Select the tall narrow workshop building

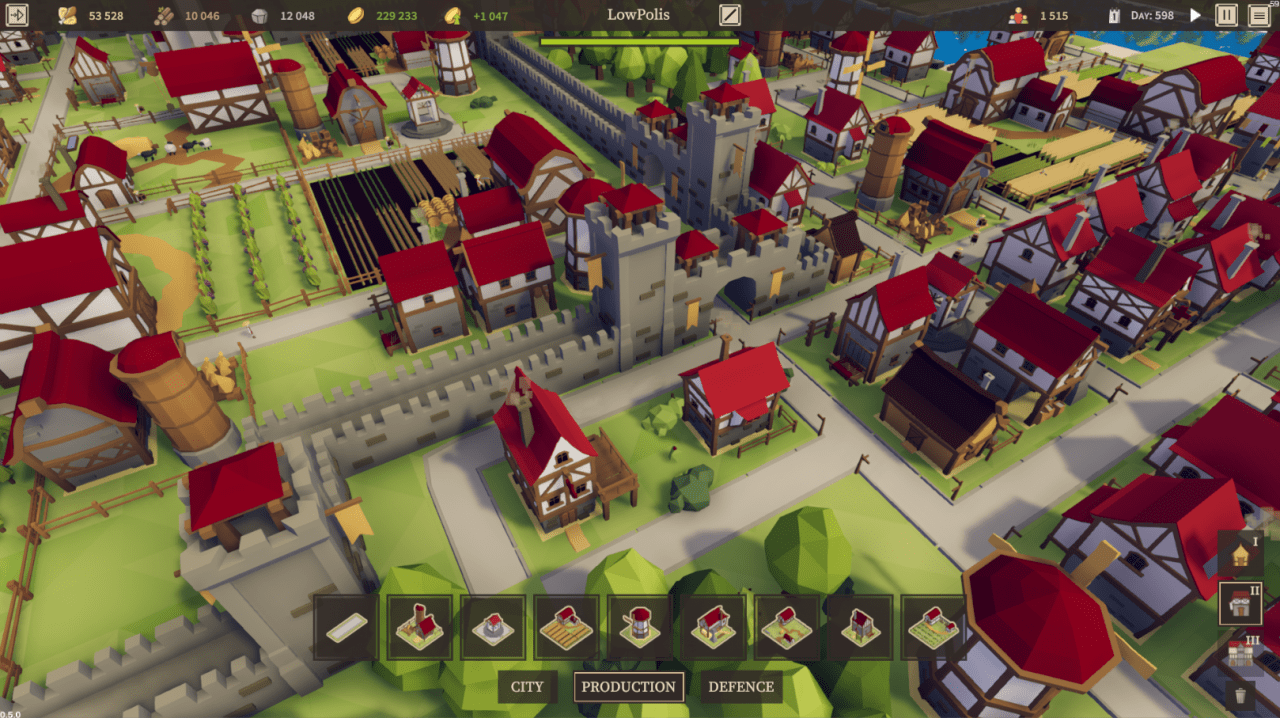click(860, 628)
